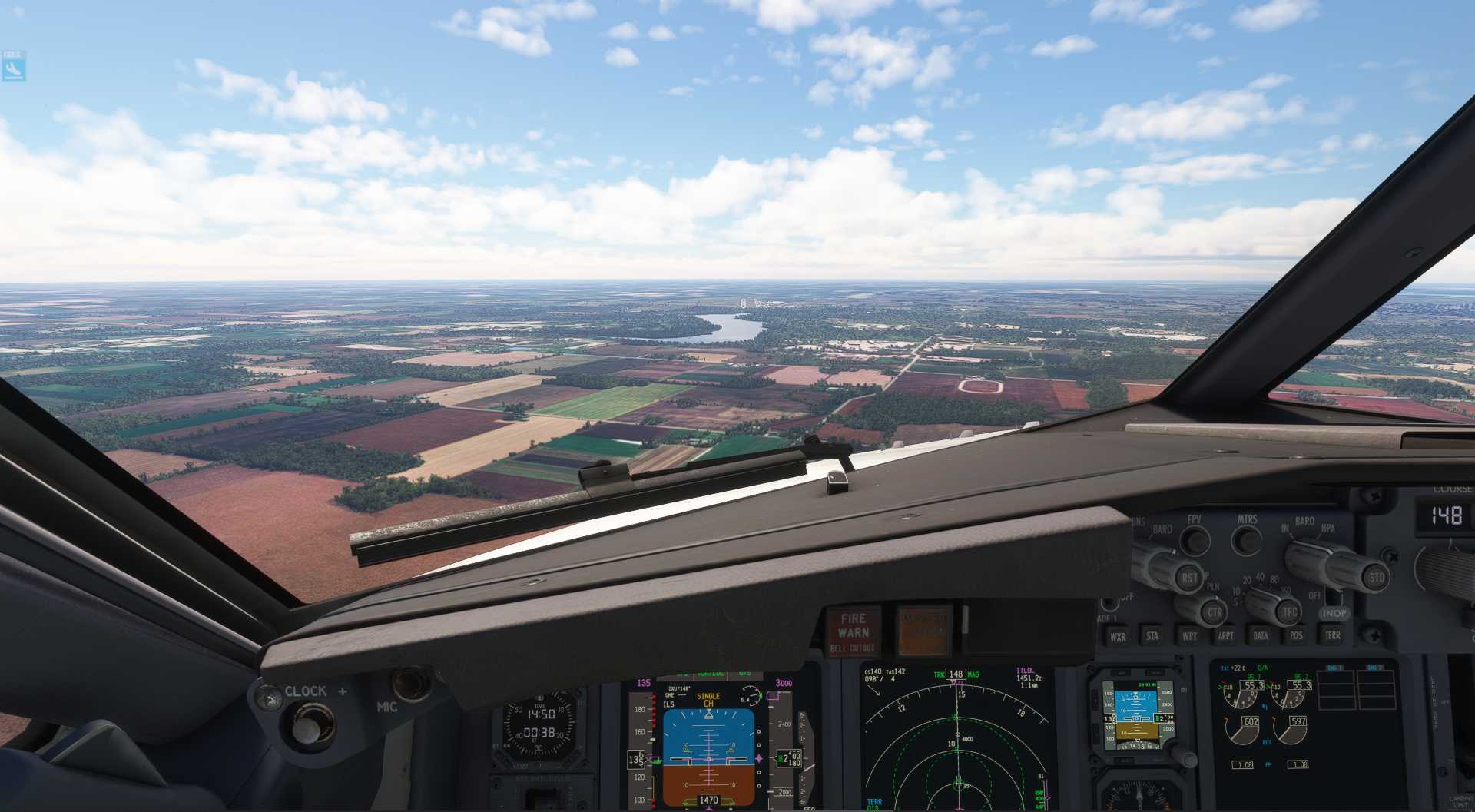
Task: Push the FPV flight path vector button
Action: (1194, 540)
